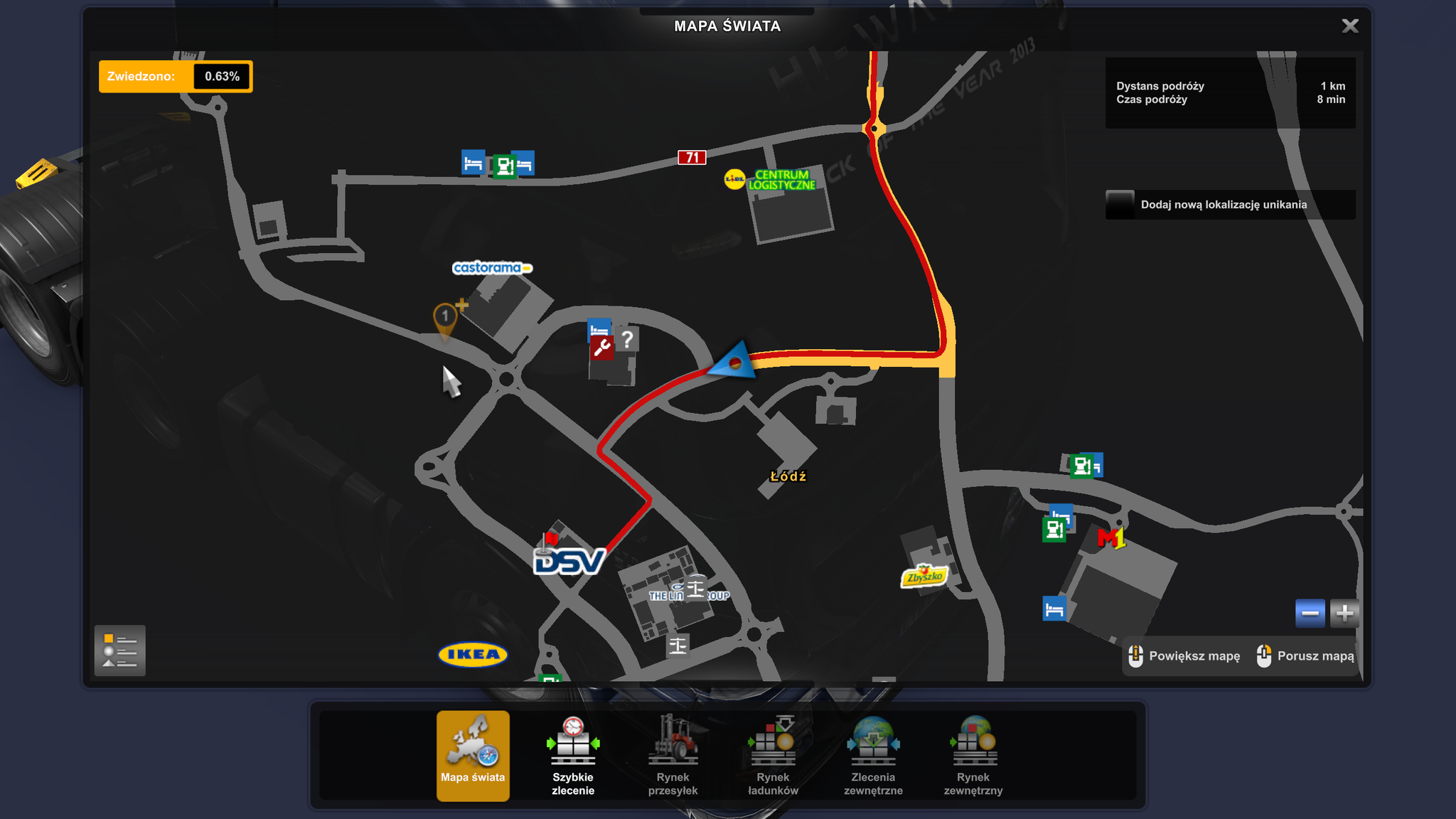Open Rynek ładunków cargo market

point(773,756)
